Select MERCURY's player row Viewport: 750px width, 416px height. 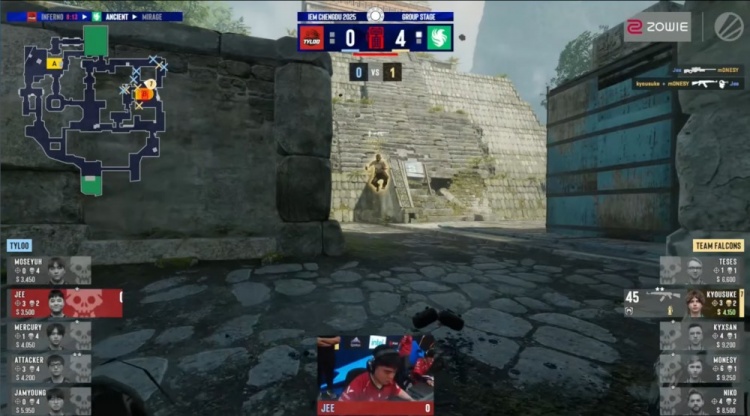(x=48, y=335)
